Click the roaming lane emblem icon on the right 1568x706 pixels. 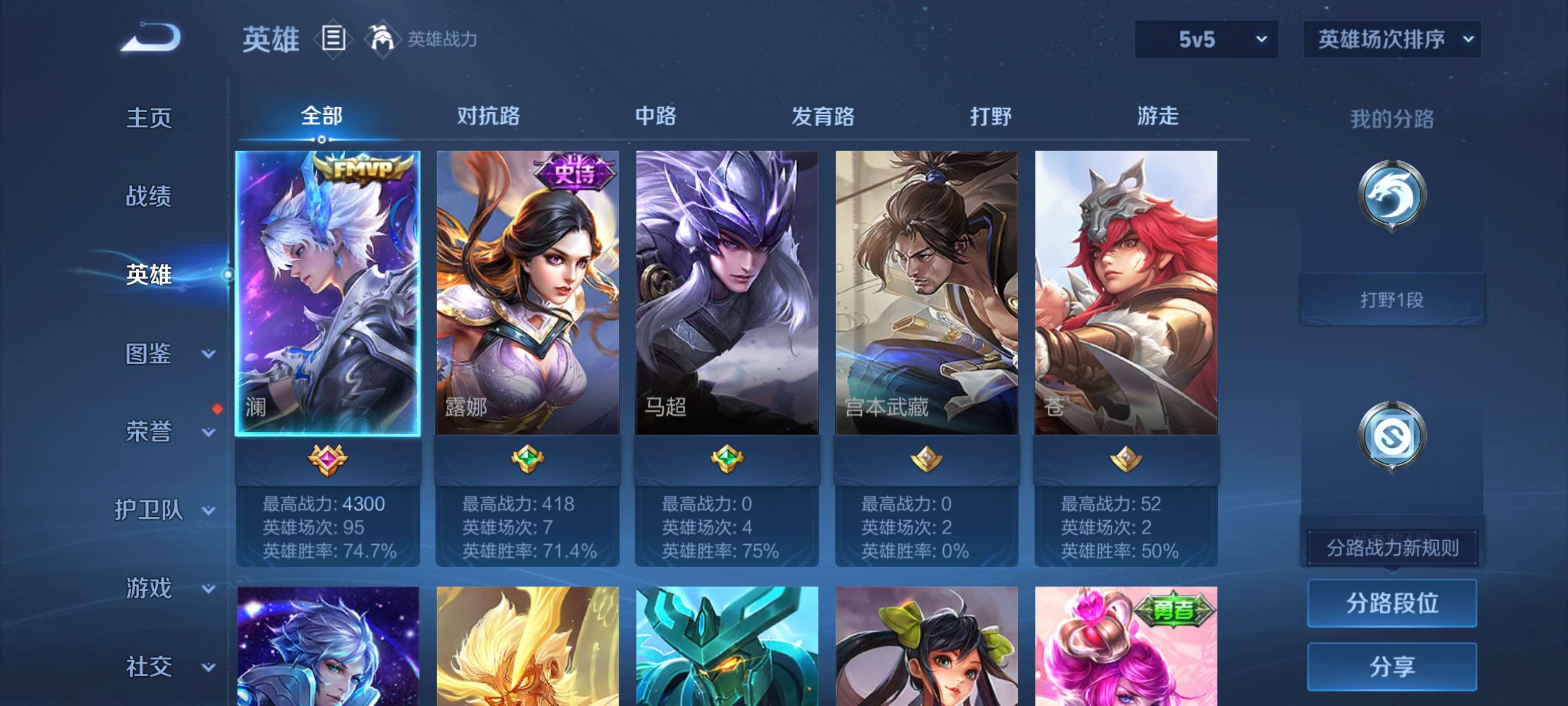[x=1393, y=434]
